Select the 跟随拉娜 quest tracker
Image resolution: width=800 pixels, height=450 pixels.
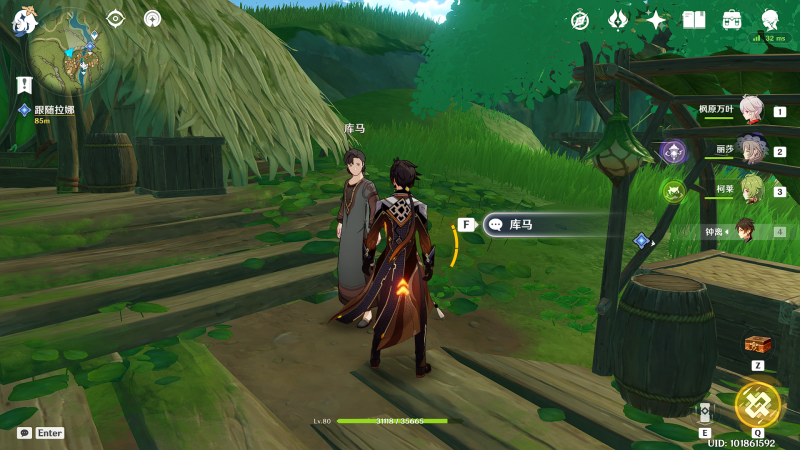[56, 109]
